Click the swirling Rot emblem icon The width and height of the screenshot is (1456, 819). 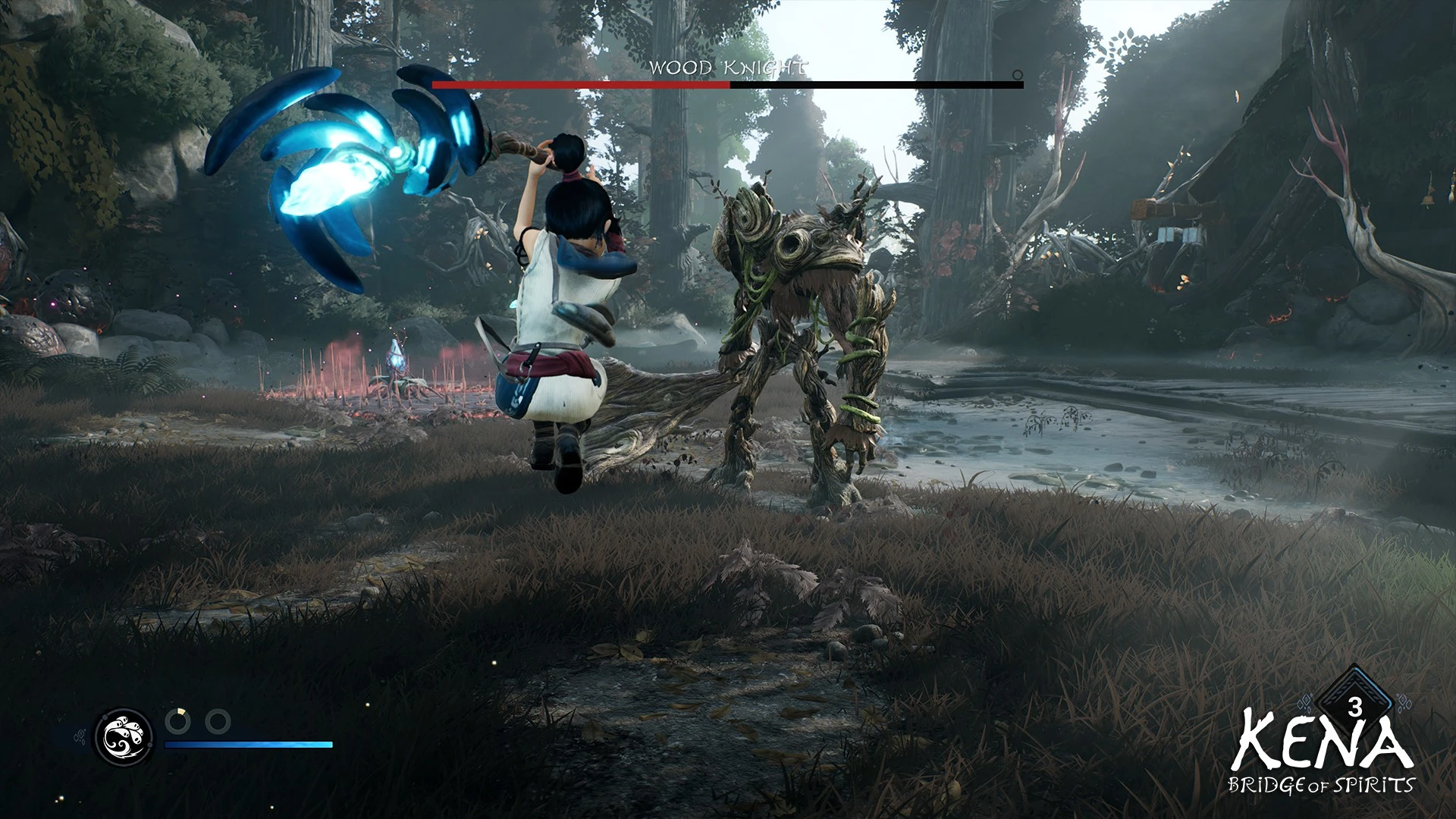pyautogui.click(x=124, y=736)
